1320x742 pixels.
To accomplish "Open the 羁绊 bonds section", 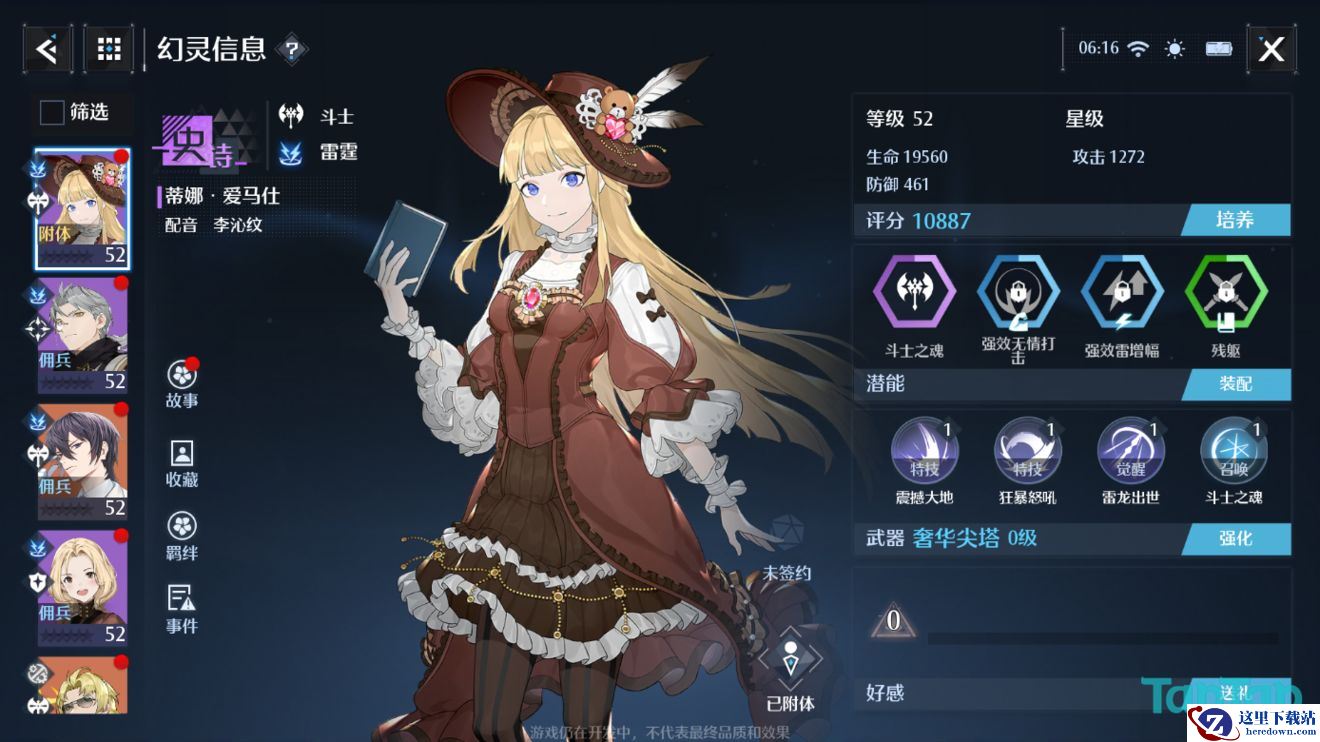I will point(182,536).
